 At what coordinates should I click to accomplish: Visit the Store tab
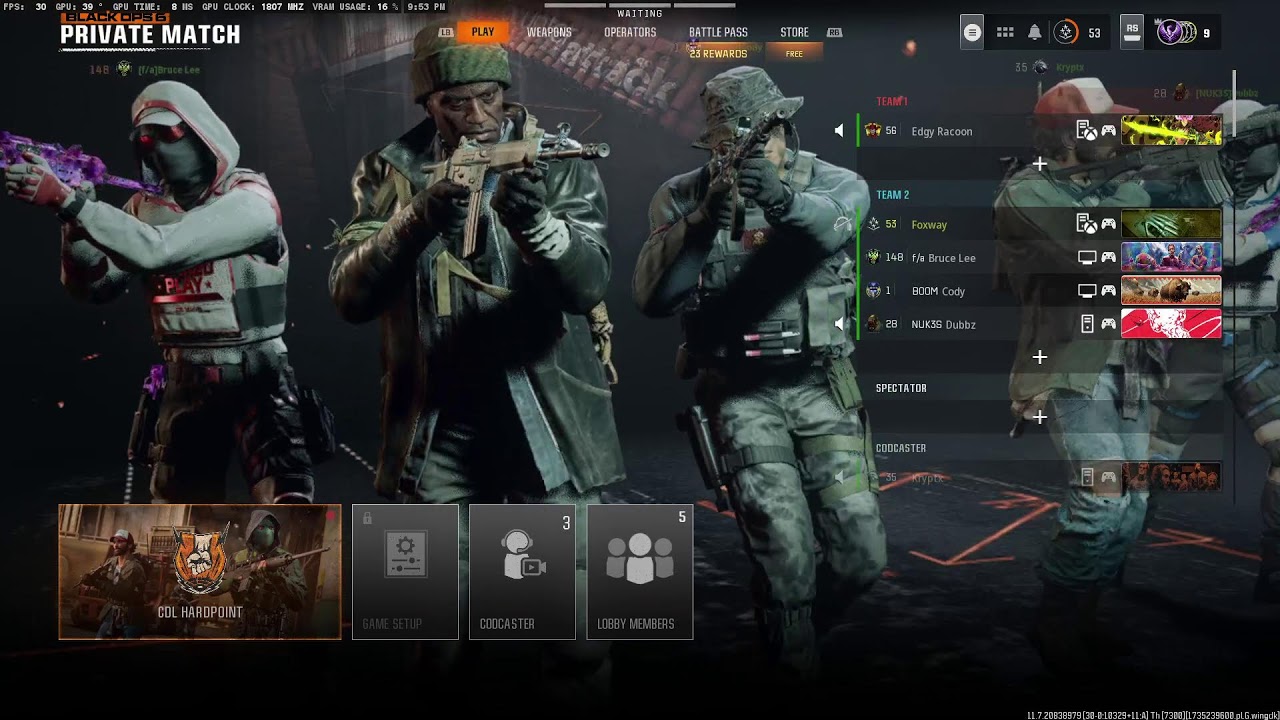coord(794,32)
